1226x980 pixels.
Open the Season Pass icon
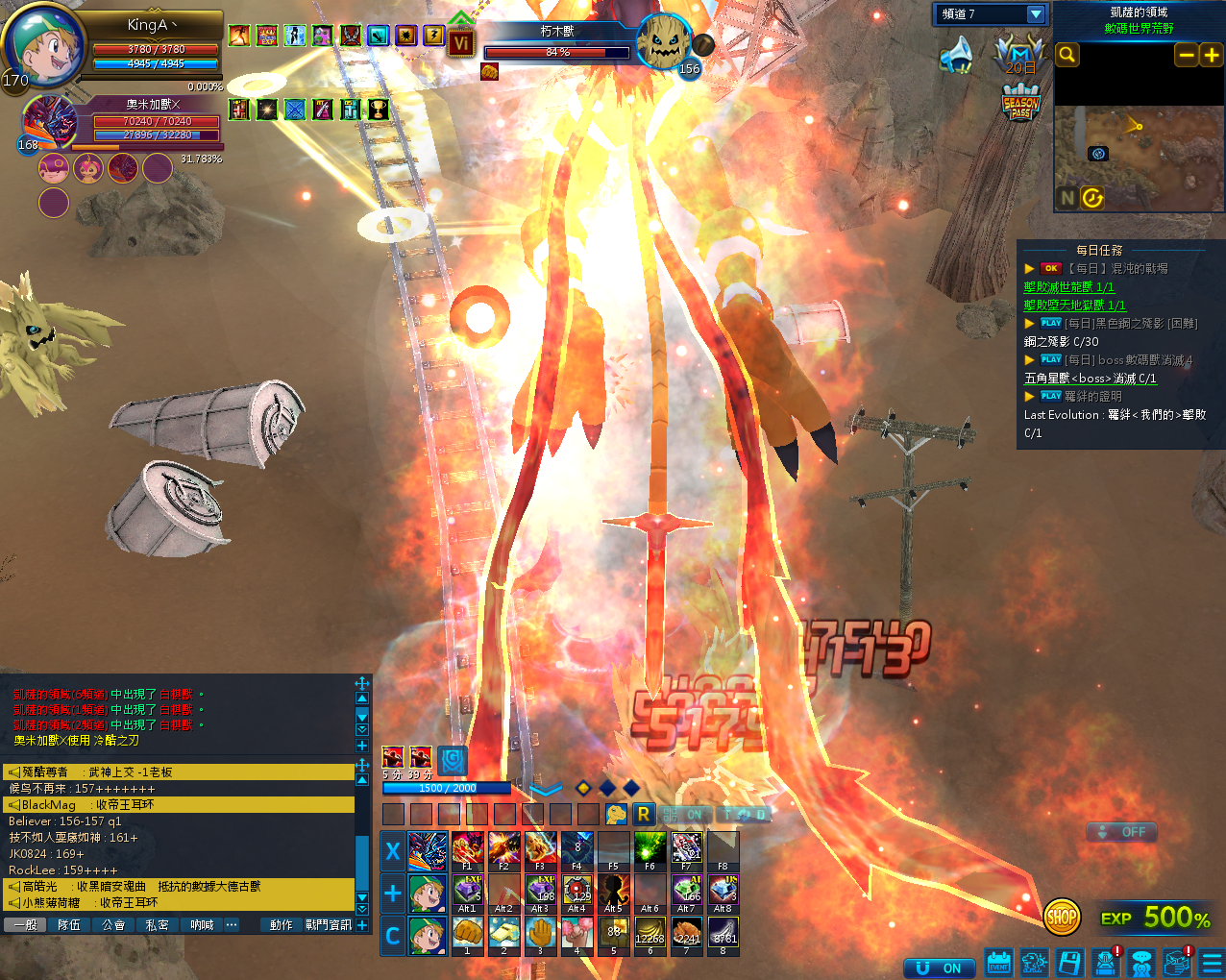pyautogui.click(x=1020, y=103)
